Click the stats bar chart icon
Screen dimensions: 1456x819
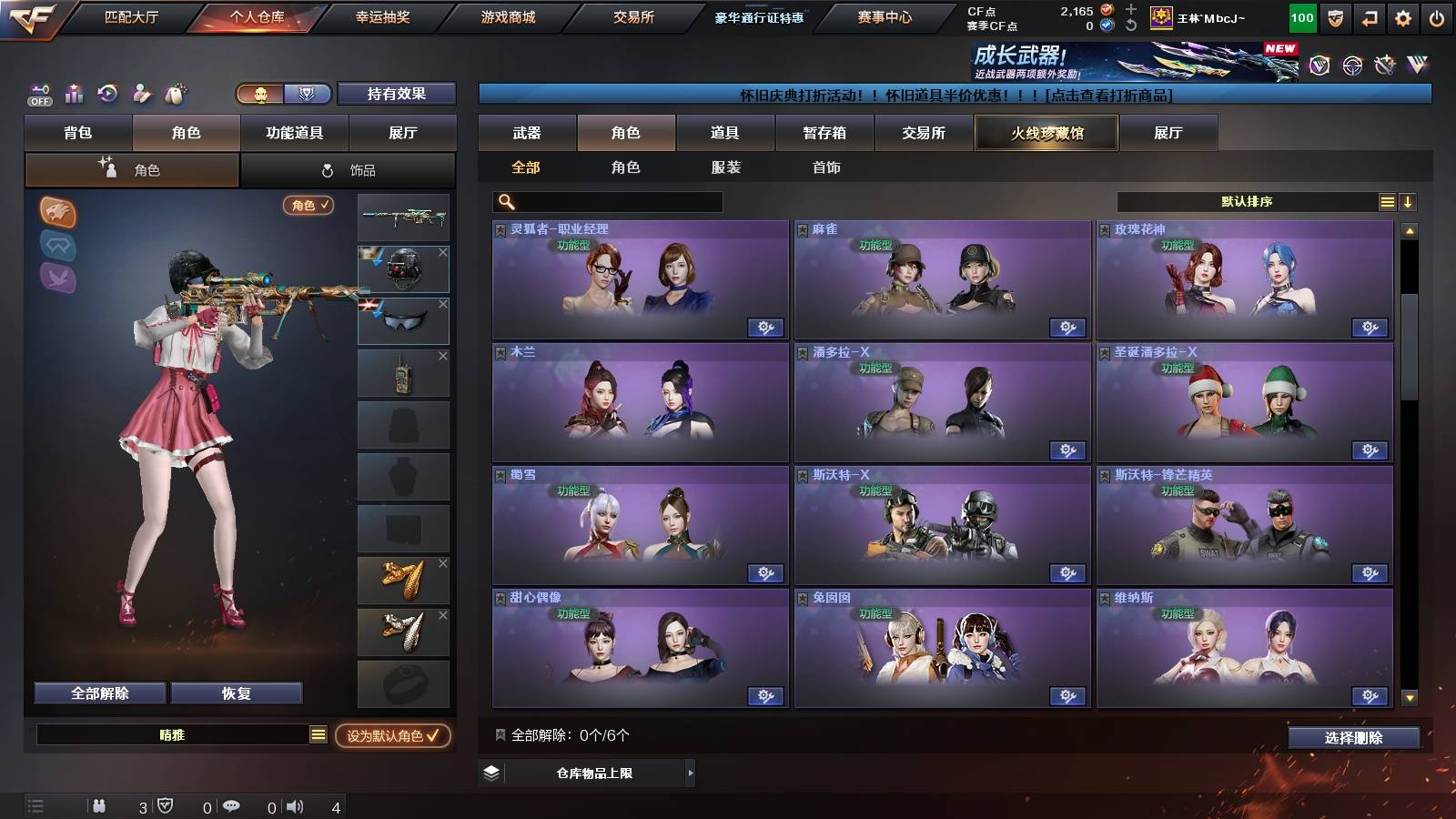[x=74, y=93]
